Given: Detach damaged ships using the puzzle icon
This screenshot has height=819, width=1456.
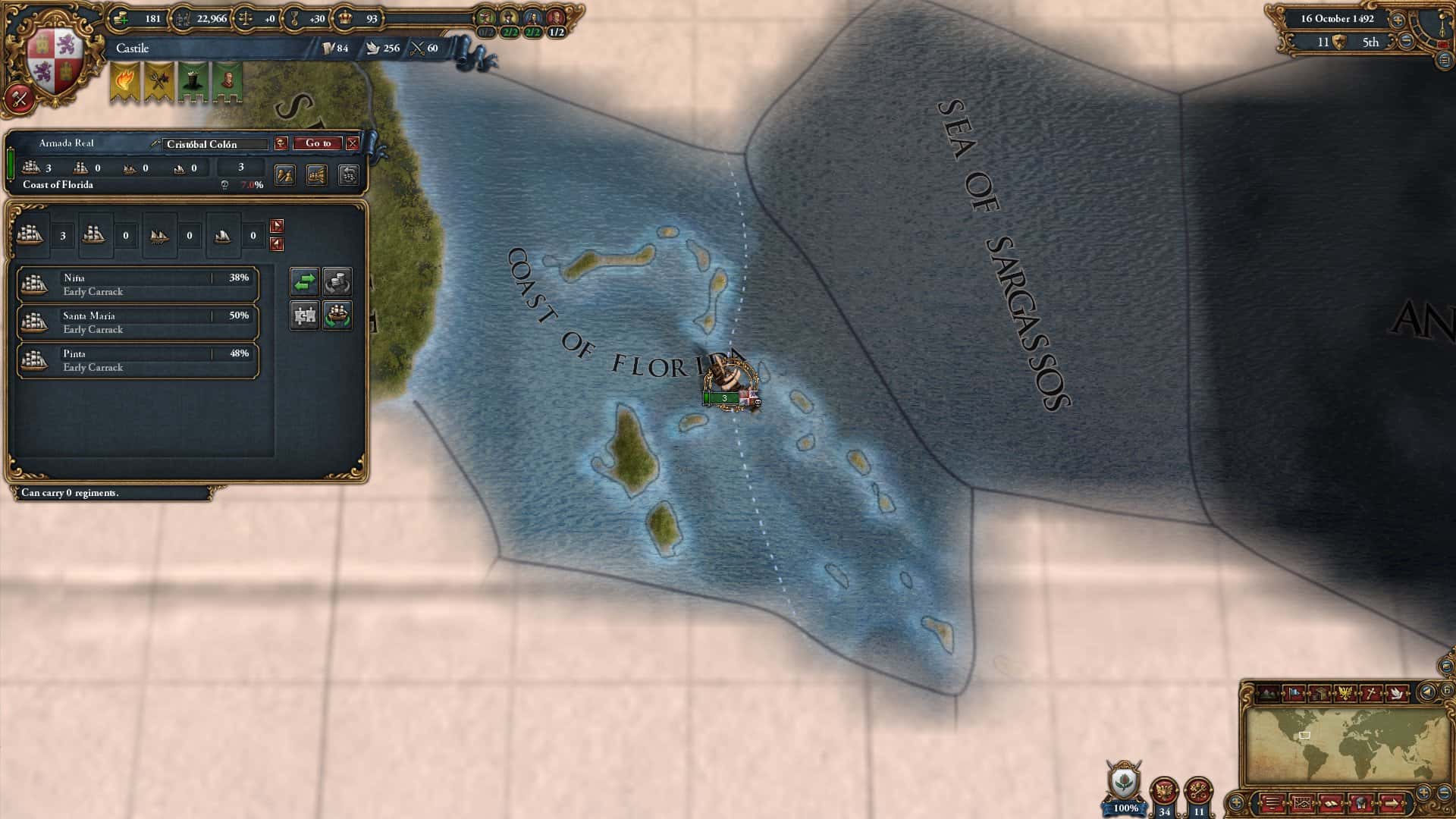Looking at the screenshot, I should coord(306,315).
